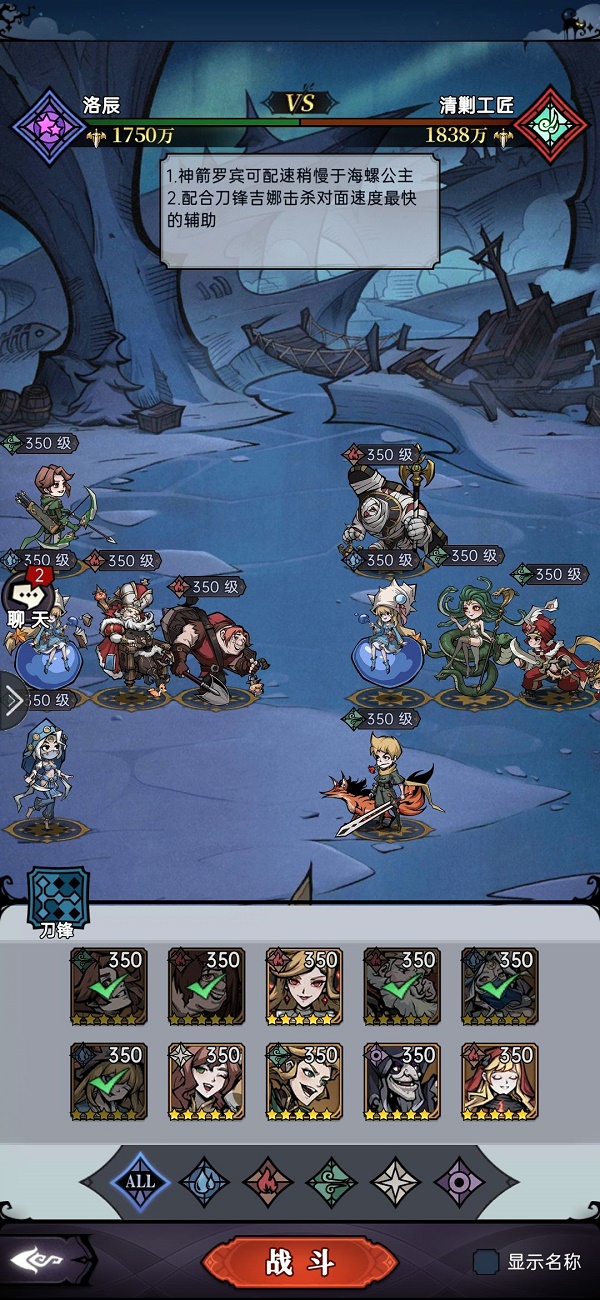The height and width of the screenshot is (1300, 600).
Task: Filter heroes by green wind element
Action: pyautogui.click(x=332, y=1181)
